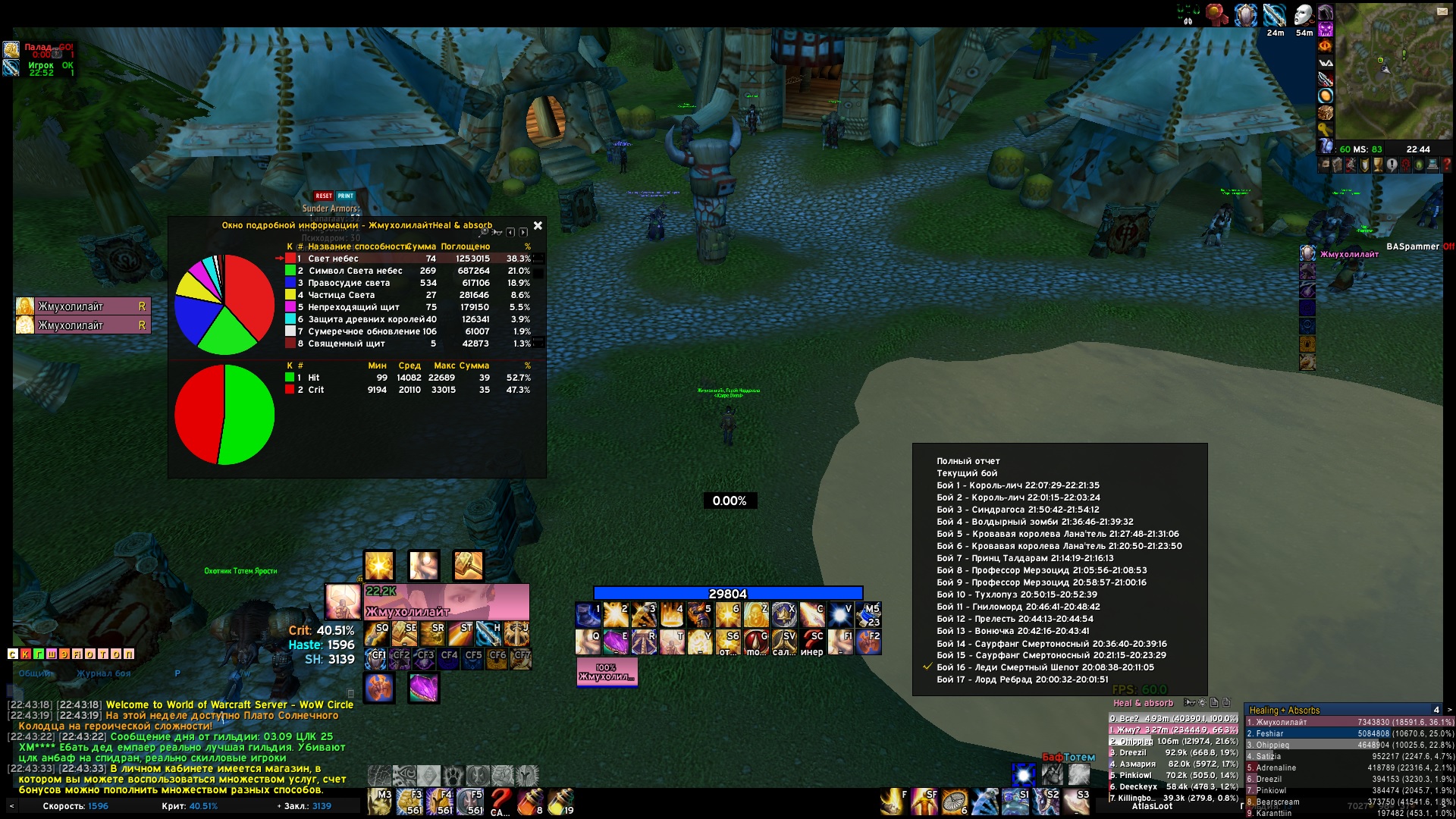Choose Полный отчет in the fight list
1456x819 pixels.
point(968,461)
